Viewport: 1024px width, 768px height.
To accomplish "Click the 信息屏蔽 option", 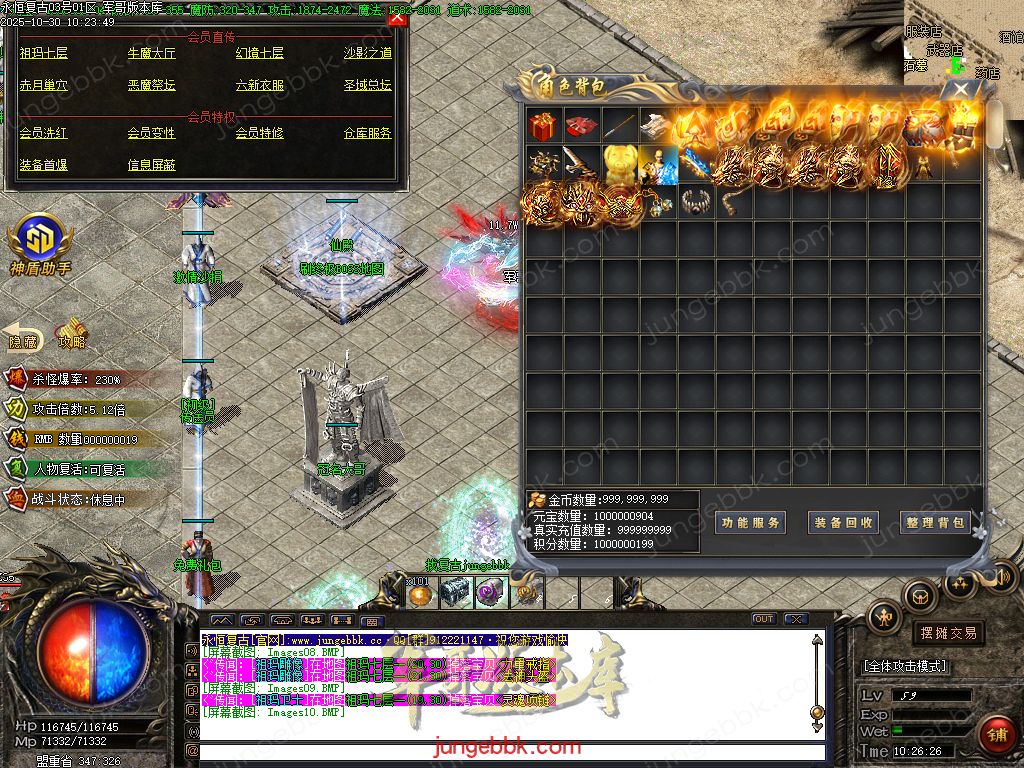I will point(151,165).
